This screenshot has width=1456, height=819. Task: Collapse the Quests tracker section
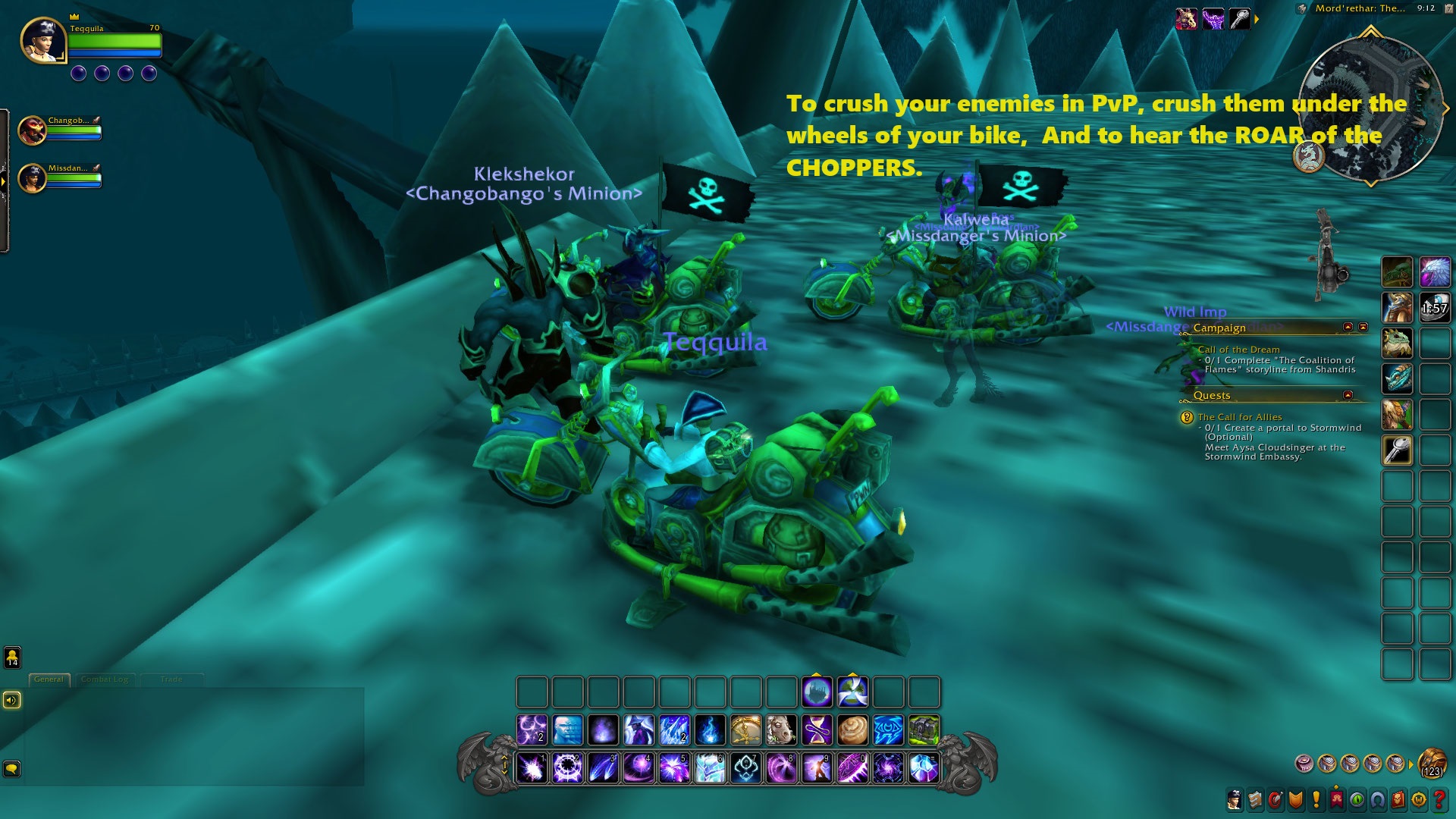click(x=1348, y=395)
